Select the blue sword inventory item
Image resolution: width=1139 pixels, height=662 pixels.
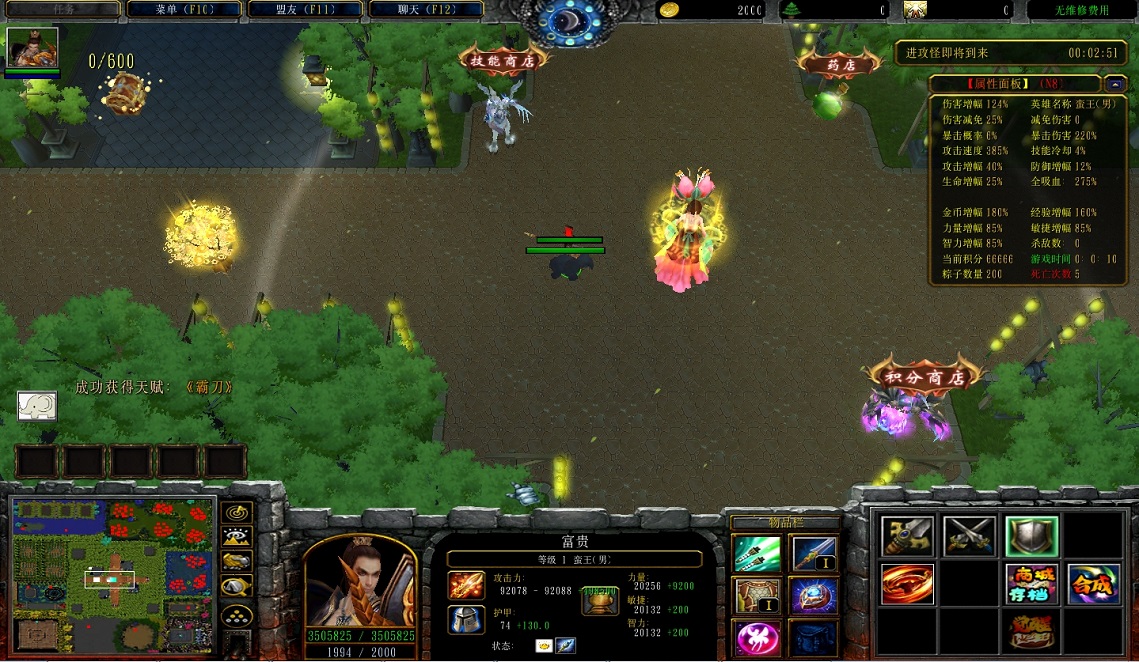pos(813,553)
